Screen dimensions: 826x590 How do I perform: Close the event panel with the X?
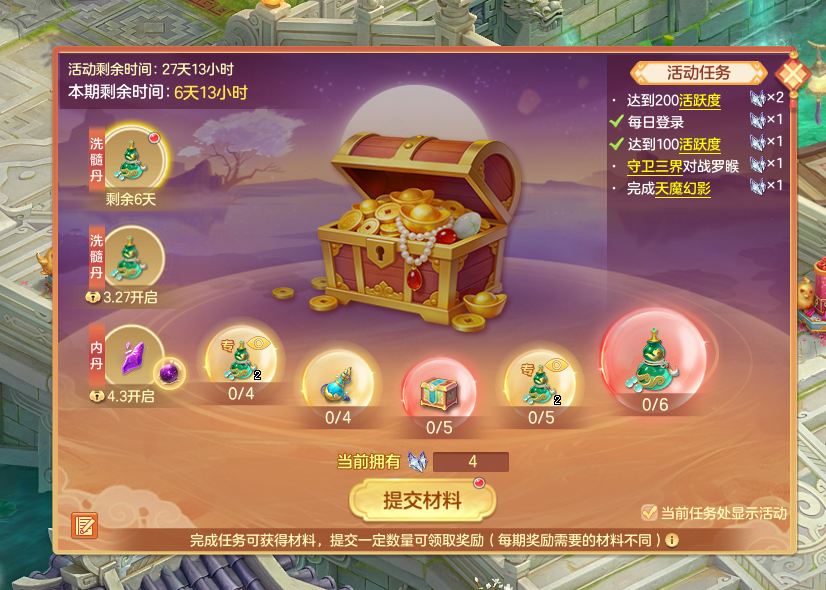(x=792, y=75)
